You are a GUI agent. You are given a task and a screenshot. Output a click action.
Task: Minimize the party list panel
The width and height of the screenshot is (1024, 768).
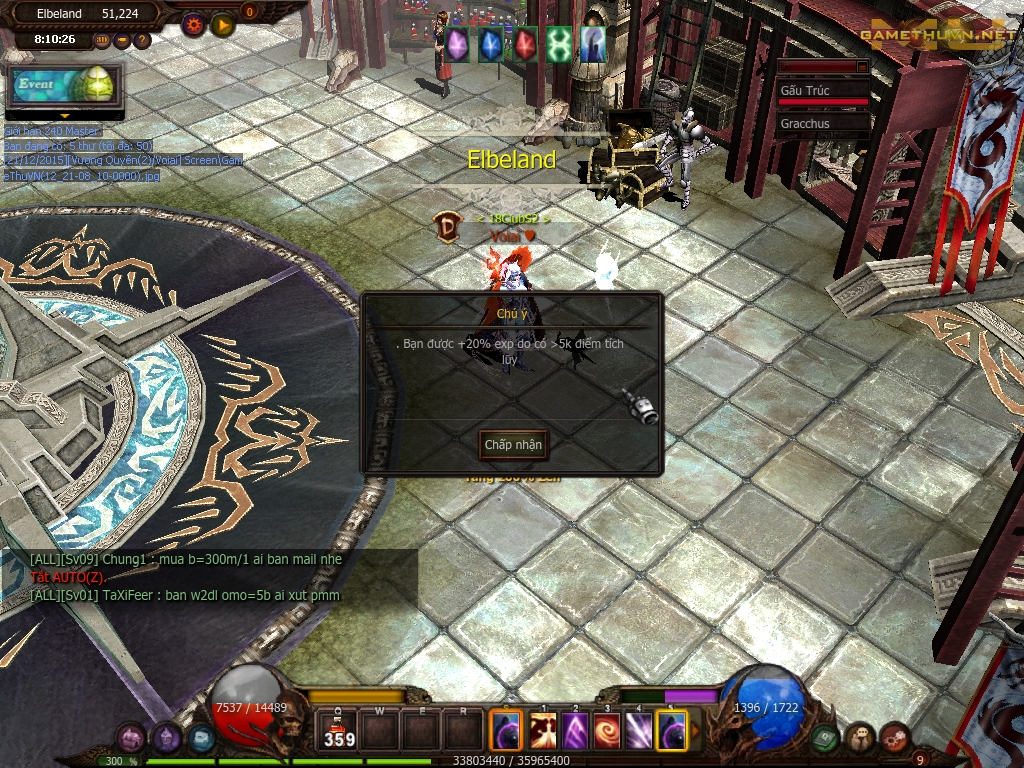pos(862,66)
